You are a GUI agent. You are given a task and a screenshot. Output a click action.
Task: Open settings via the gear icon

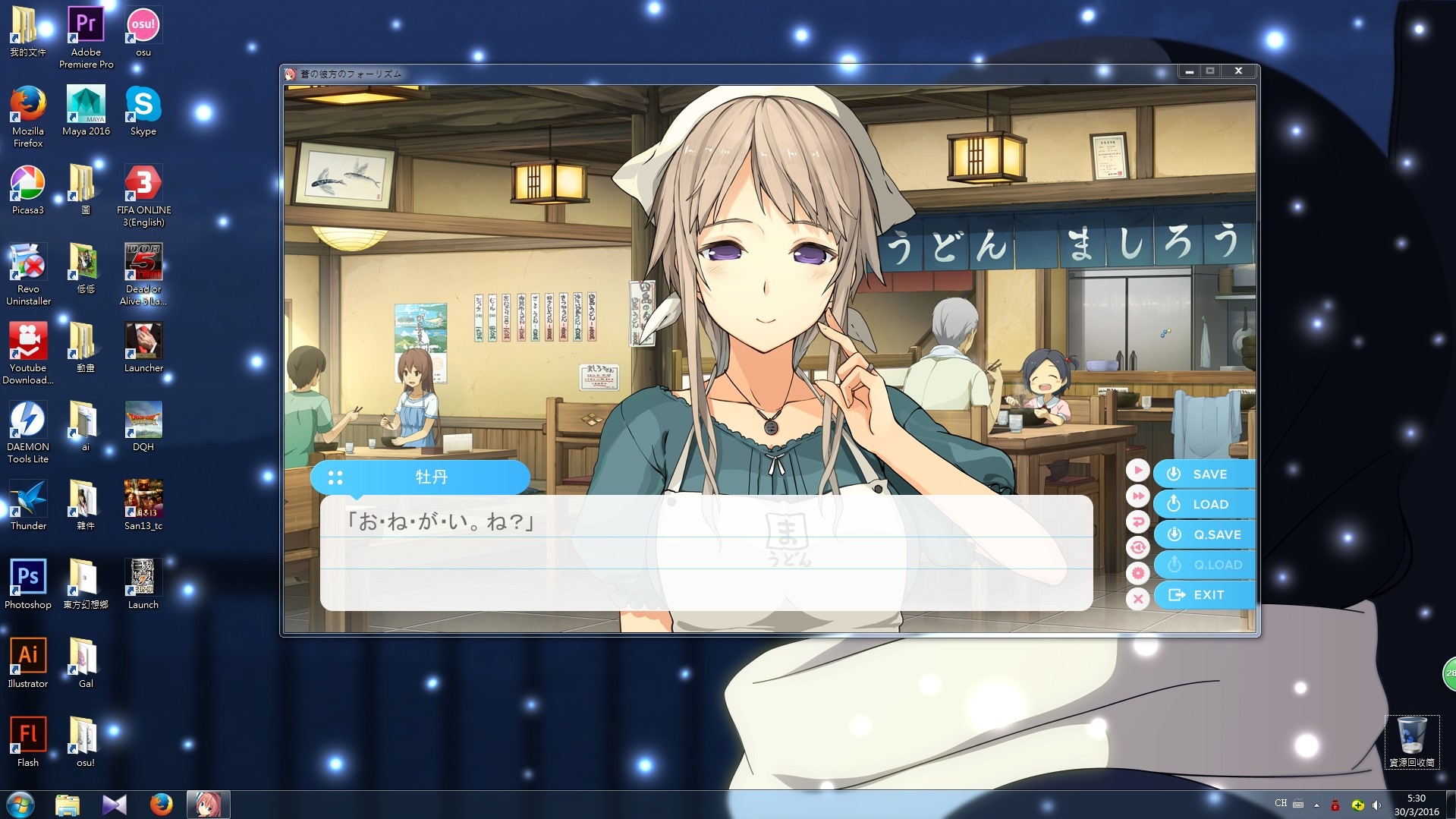pyautogui.click(x=1137, y=573)
